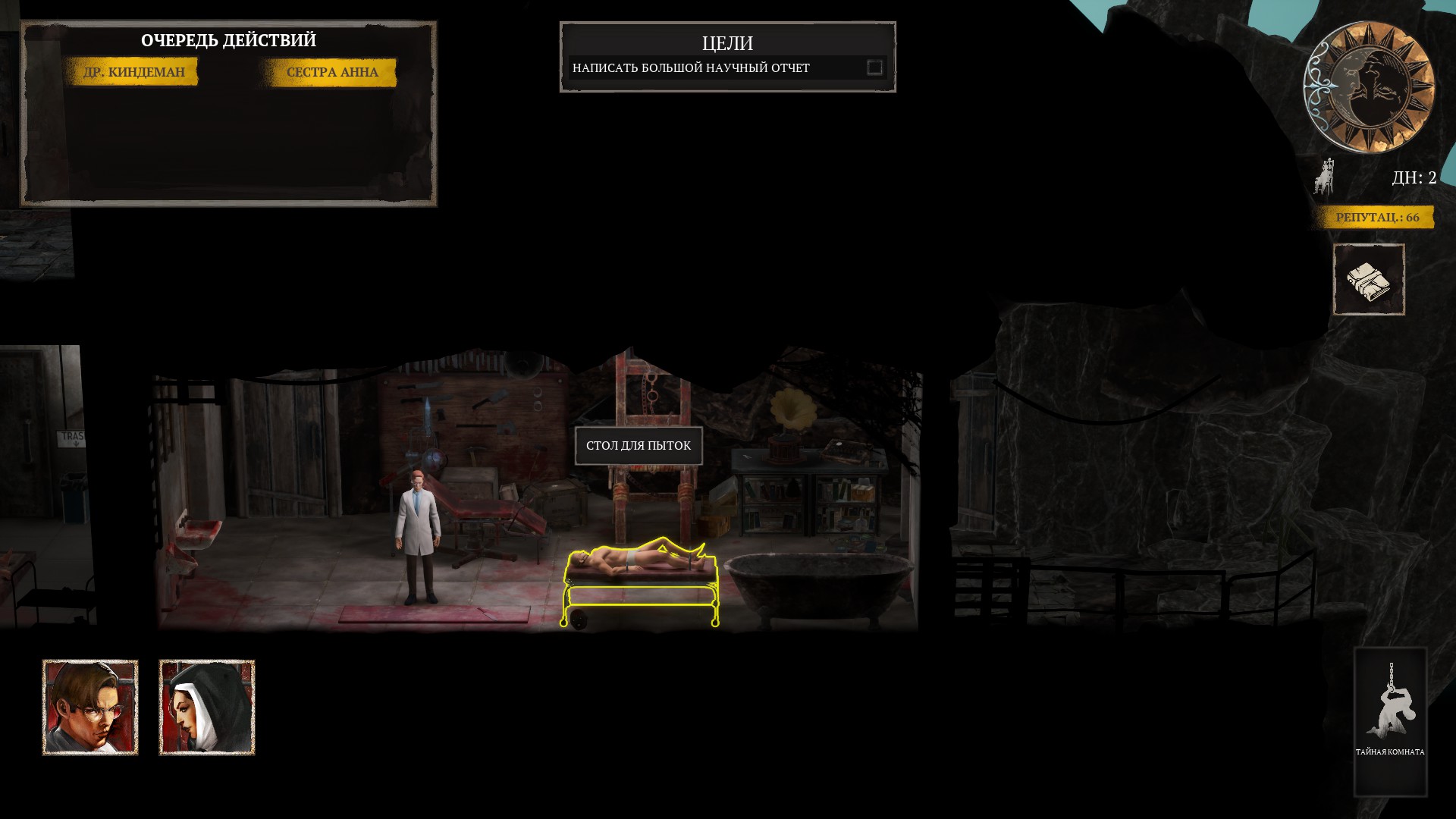Select Dr. Kindeman in the action queue
This screenshot has width=1456, height=819.
[x=133, y=72]
